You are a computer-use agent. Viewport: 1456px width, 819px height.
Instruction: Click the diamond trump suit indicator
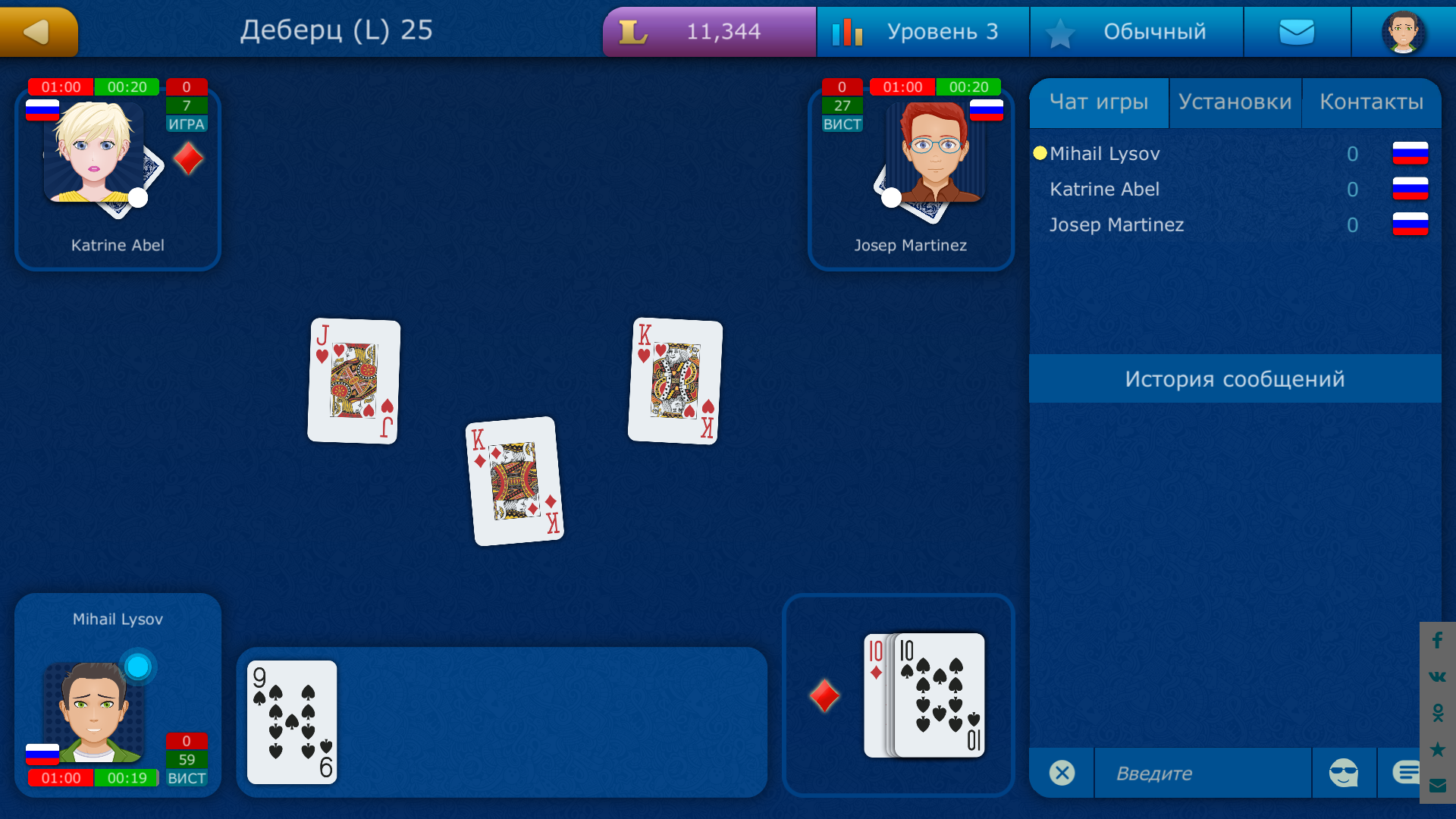tap(824, 695)
